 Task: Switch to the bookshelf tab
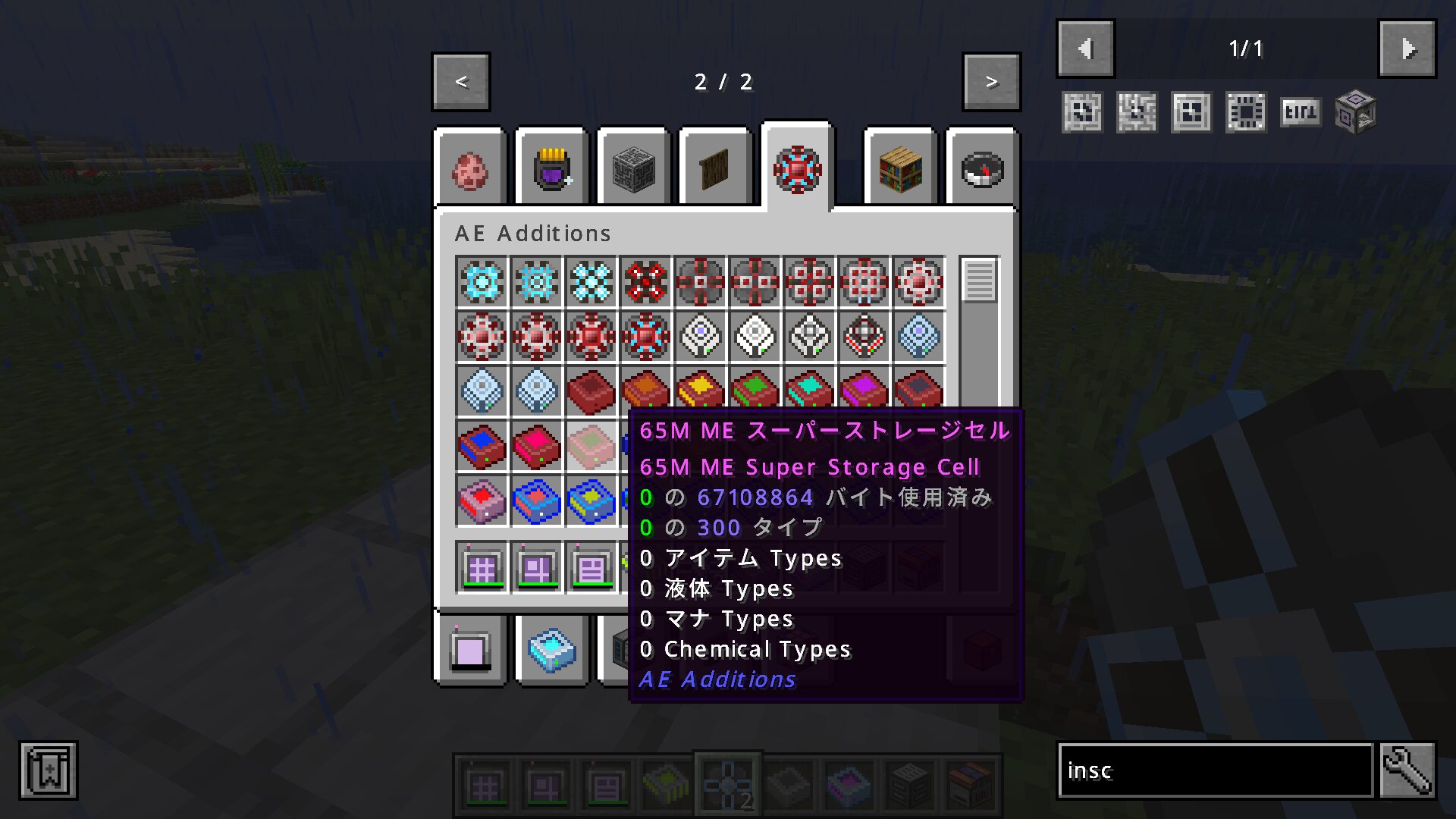[899, 168]
